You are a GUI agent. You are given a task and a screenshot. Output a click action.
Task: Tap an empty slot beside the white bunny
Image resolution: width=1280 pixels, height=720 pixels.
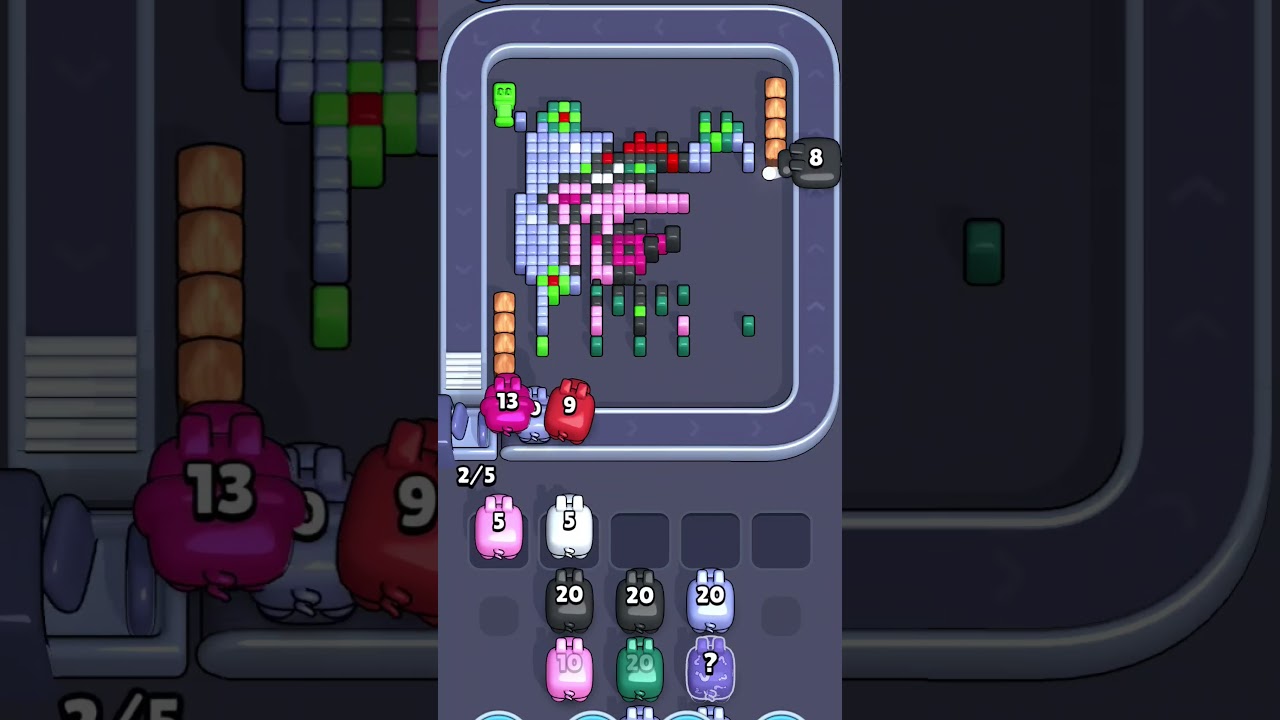click(640, 537)
